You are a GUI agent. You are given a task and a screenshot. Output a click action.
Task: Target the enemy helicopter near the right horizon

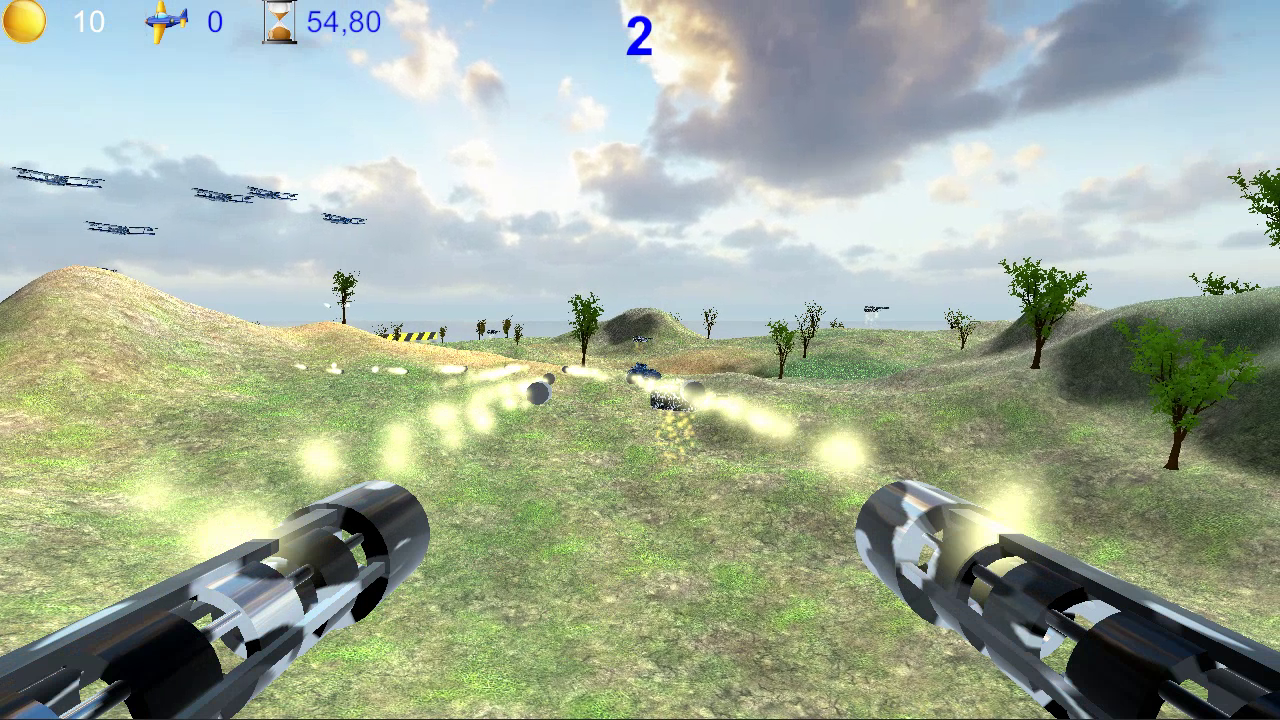coord(875,307)
